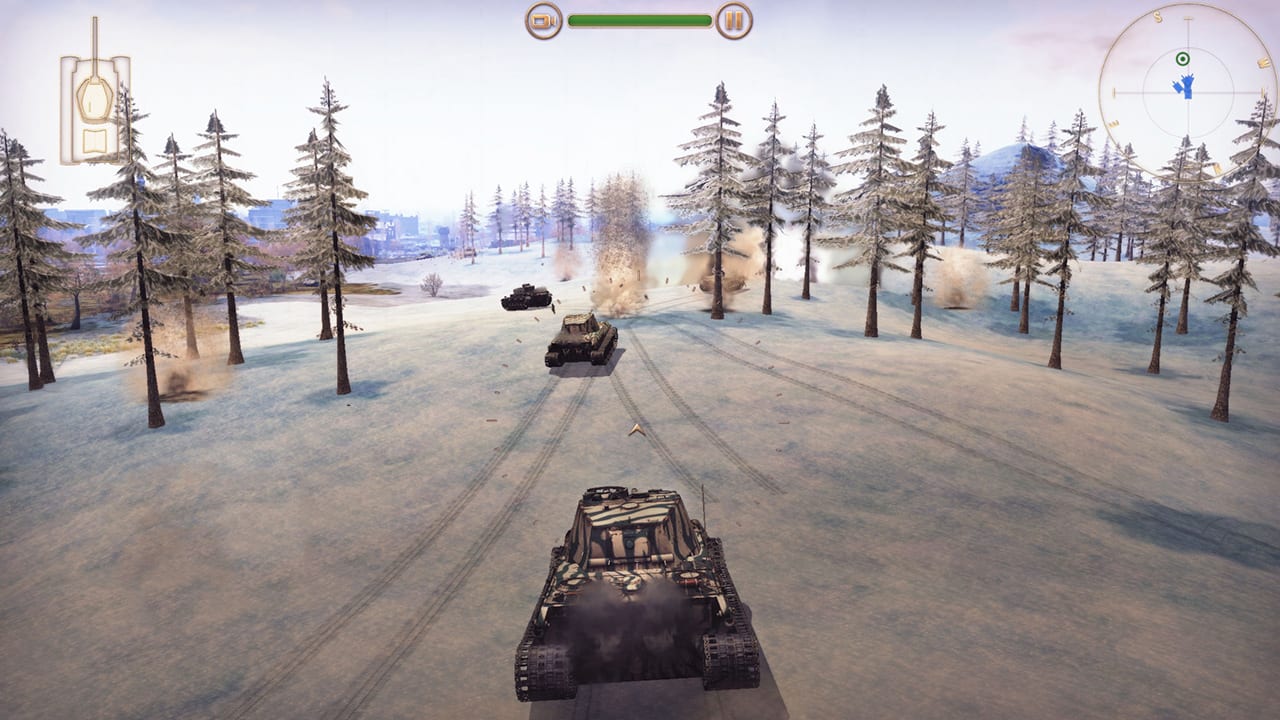This screenshot has height=720, width=1280.
Task: Click the S heading letter on the compass
Action: coord(1157,17)
